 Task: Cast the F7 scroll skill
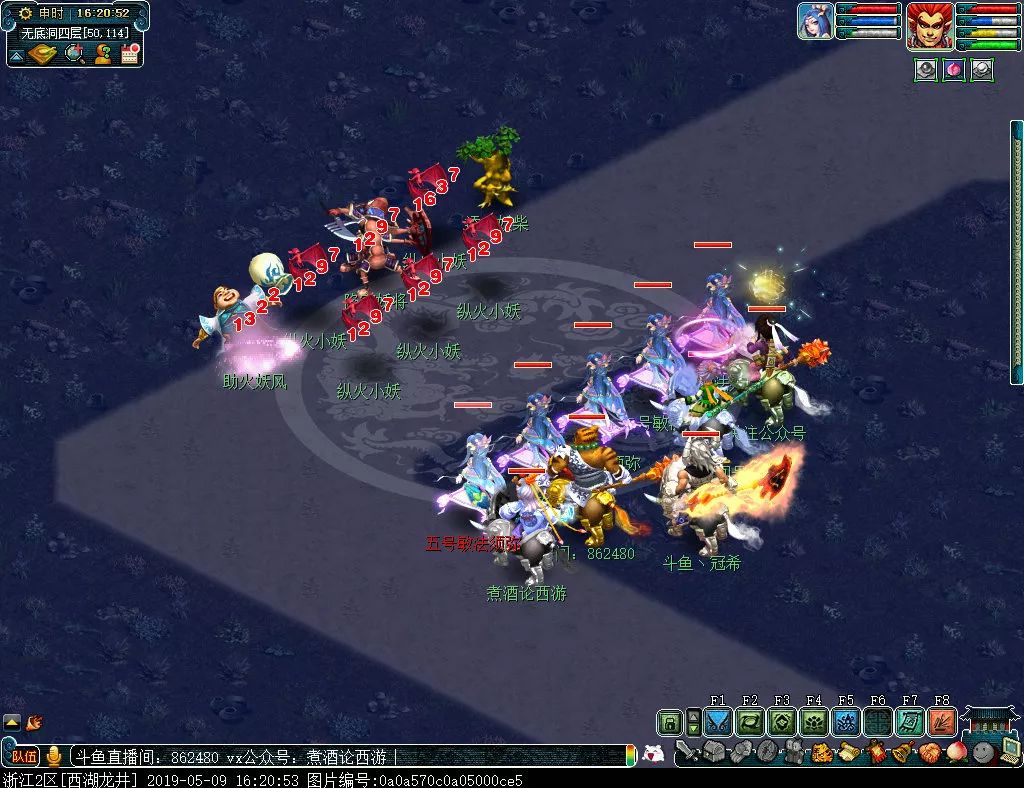[x=909, y=722]
